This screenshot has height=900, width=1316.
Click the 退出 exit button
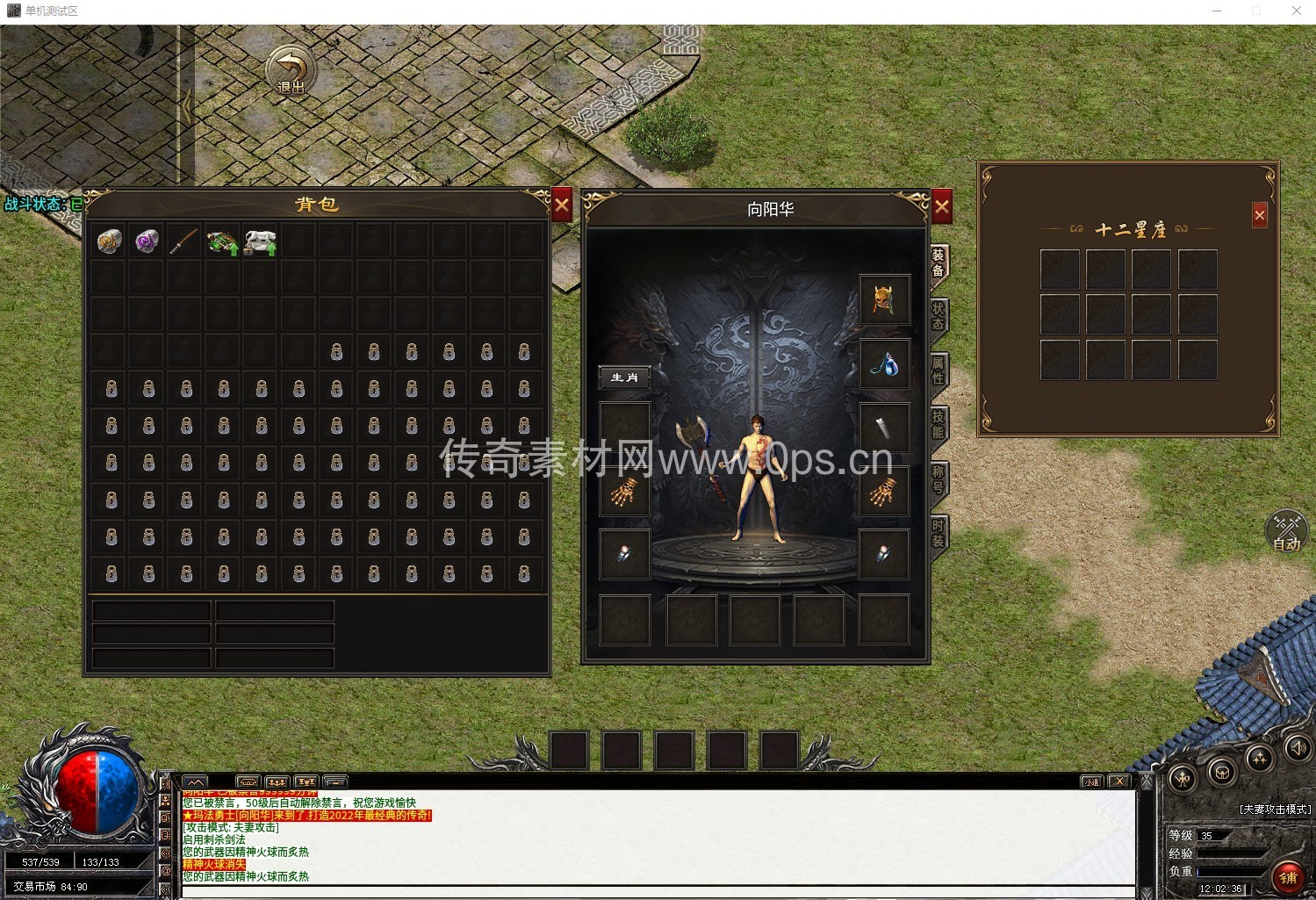click(291, 71)
